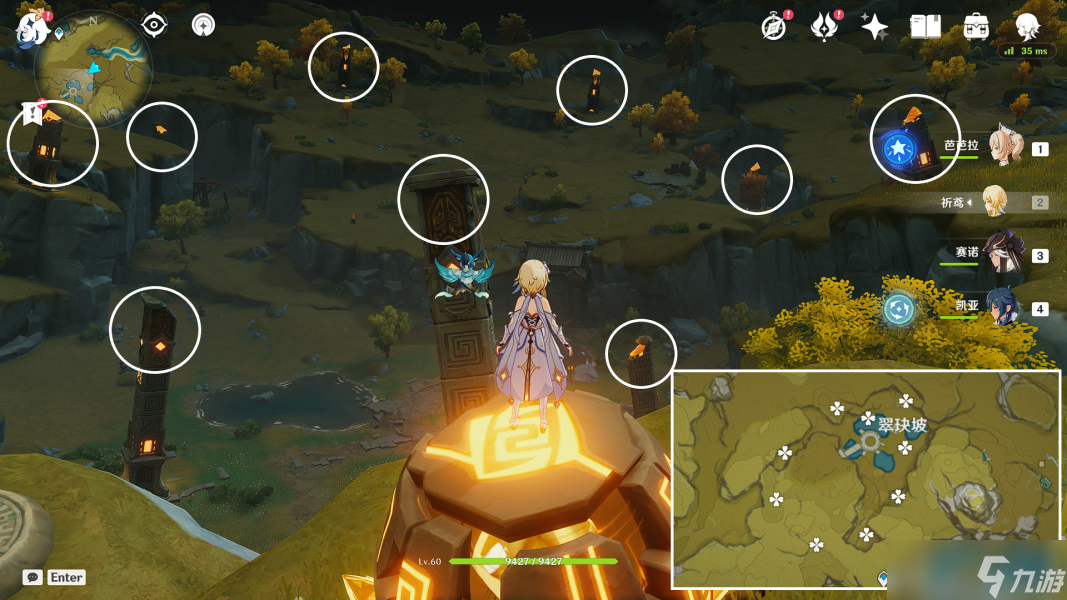Open the compass events icon
The height and width of the screenshot is (600, 1067).
(773, 27)
